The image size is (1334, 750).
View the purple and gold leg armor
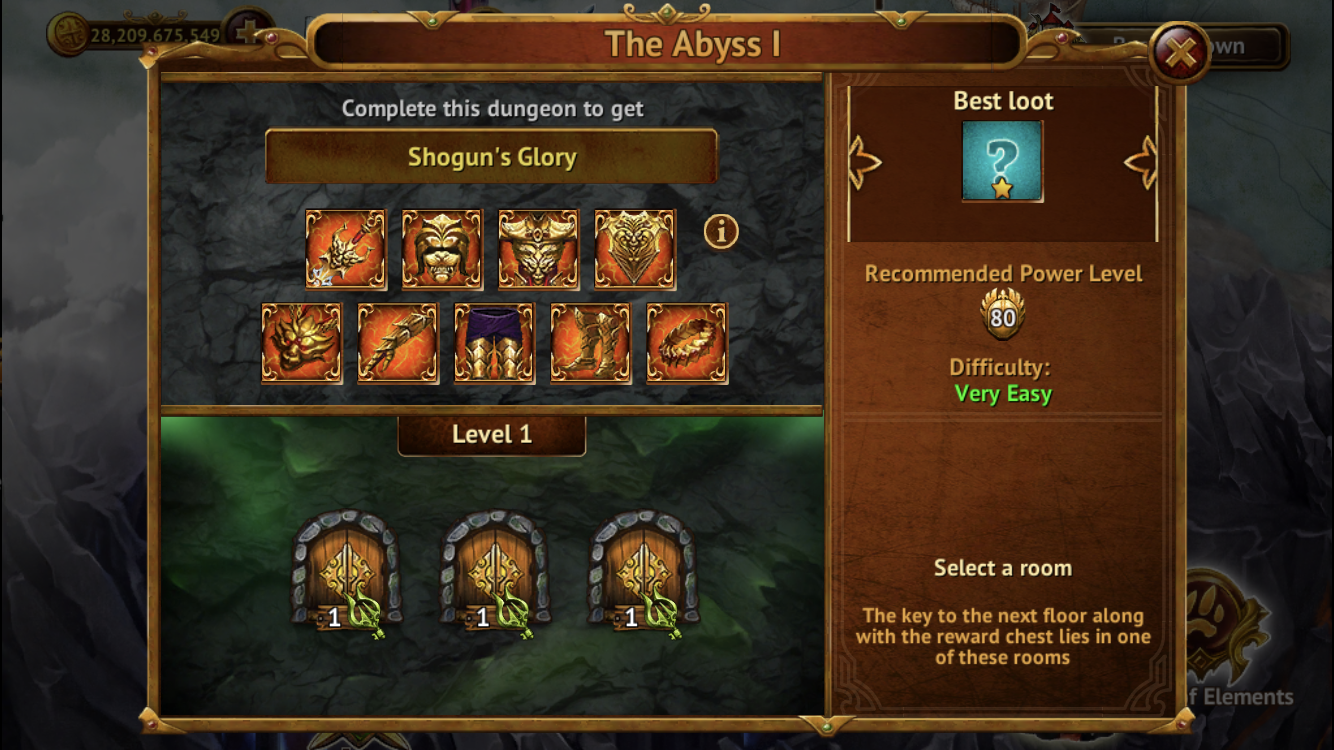tap(494, 343)
